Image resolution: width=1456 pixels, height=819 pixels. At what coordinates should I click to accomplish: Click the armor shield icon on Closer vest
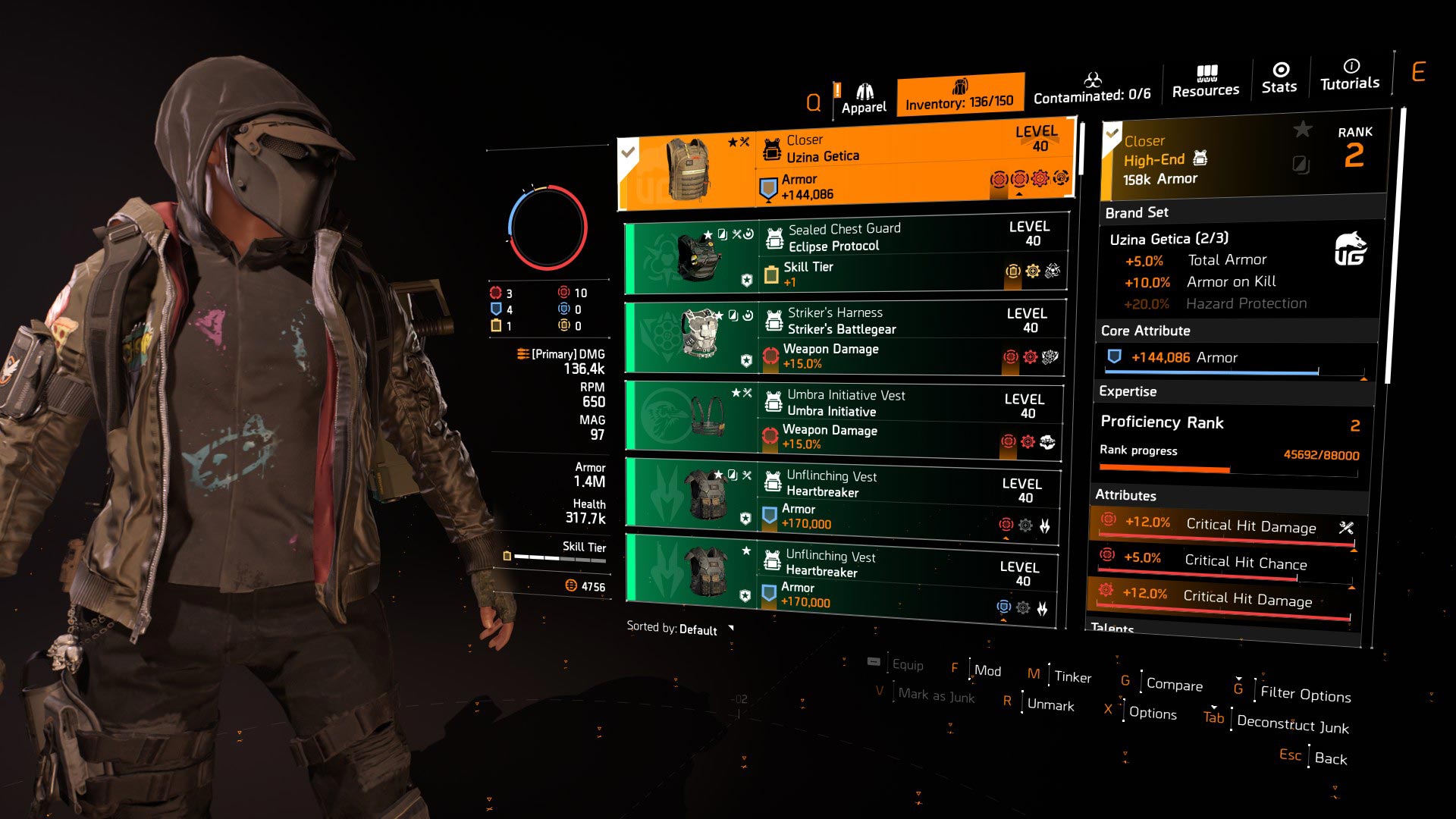point(767,185)
